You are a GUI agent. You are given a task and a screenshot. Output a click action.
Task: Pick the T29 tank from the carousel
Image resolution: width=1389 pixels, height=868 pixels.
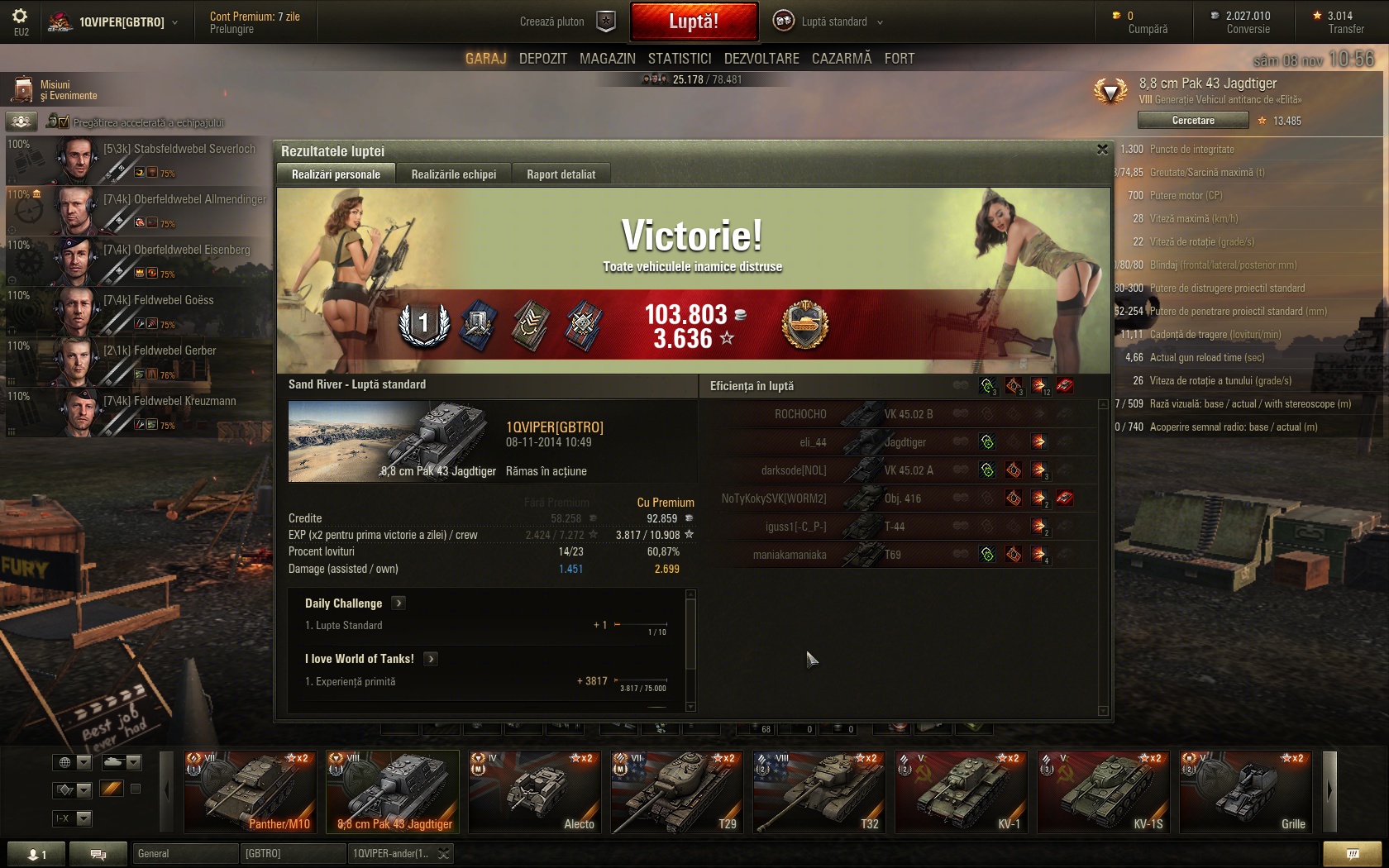coord(676,791)
